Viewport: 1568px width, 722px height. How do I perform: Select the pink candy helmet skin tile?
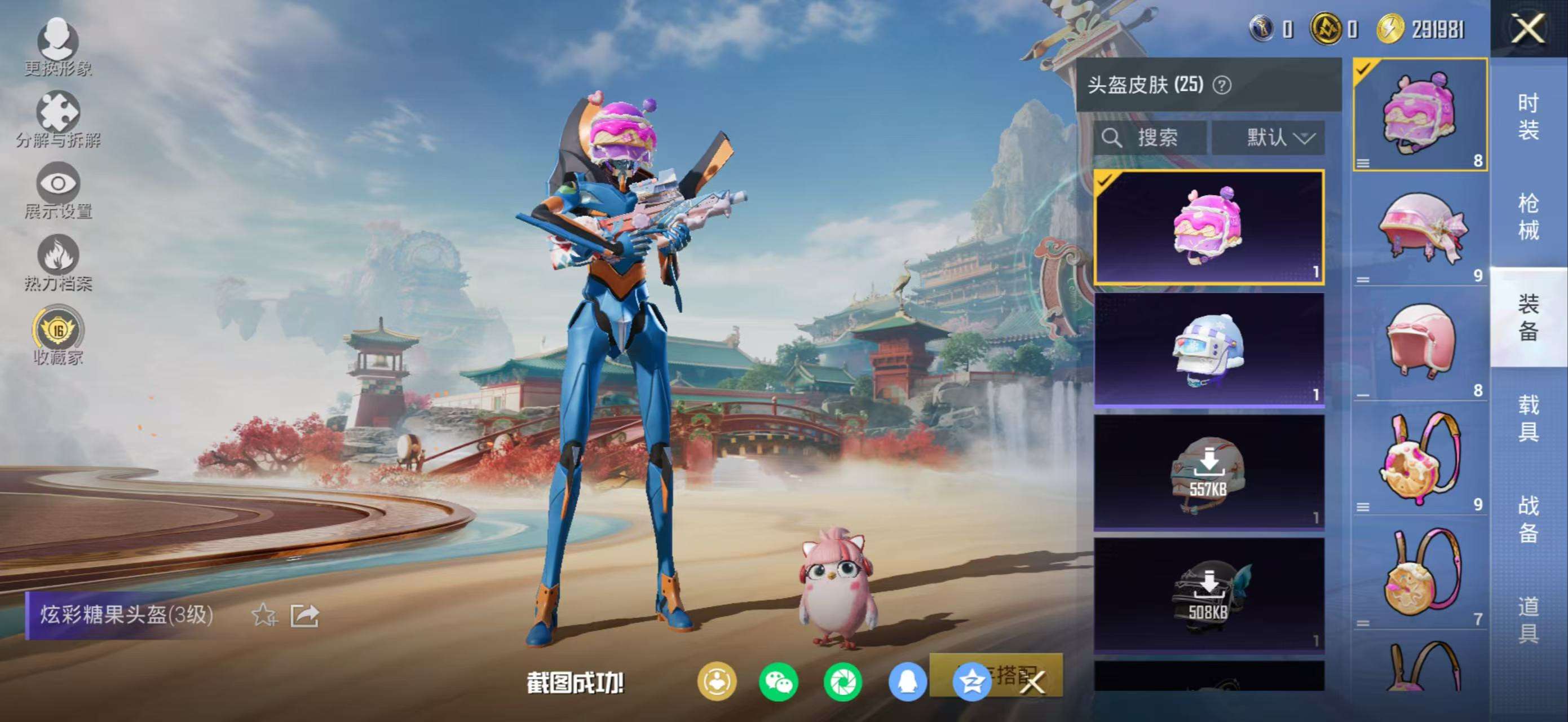1208,227
